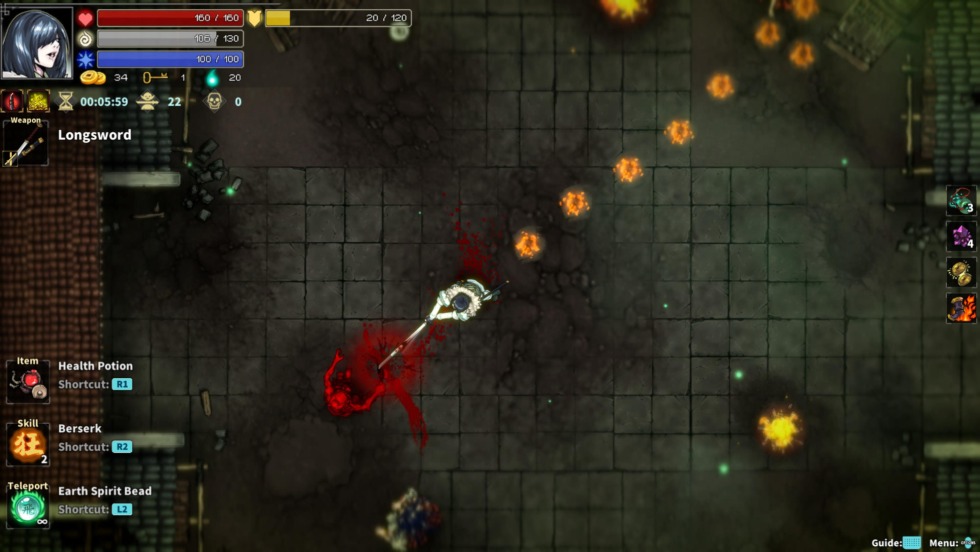
Task: Use the Health Potion item slot
Action: pyautogui.click(x=28, y=382)
